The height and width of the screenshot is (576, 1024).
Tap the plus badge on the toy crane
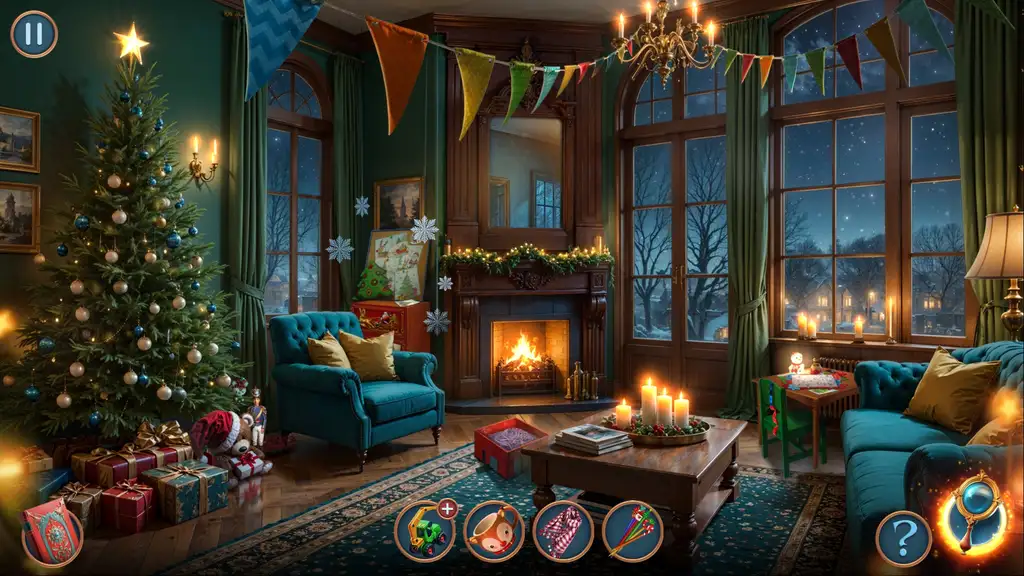447,509
